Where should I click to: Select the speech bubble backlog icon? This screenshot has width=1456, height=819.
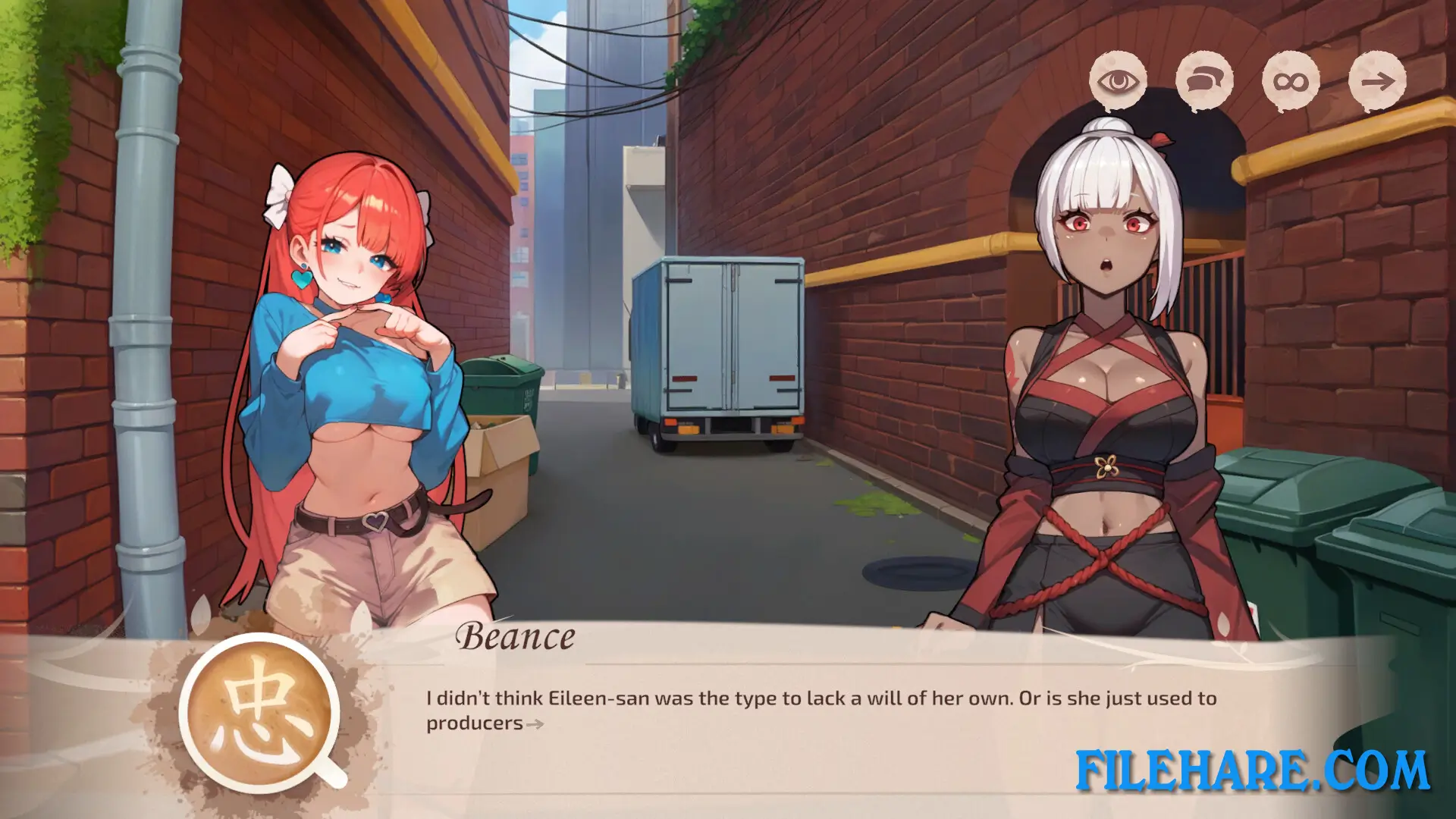tap(1205, 81)
